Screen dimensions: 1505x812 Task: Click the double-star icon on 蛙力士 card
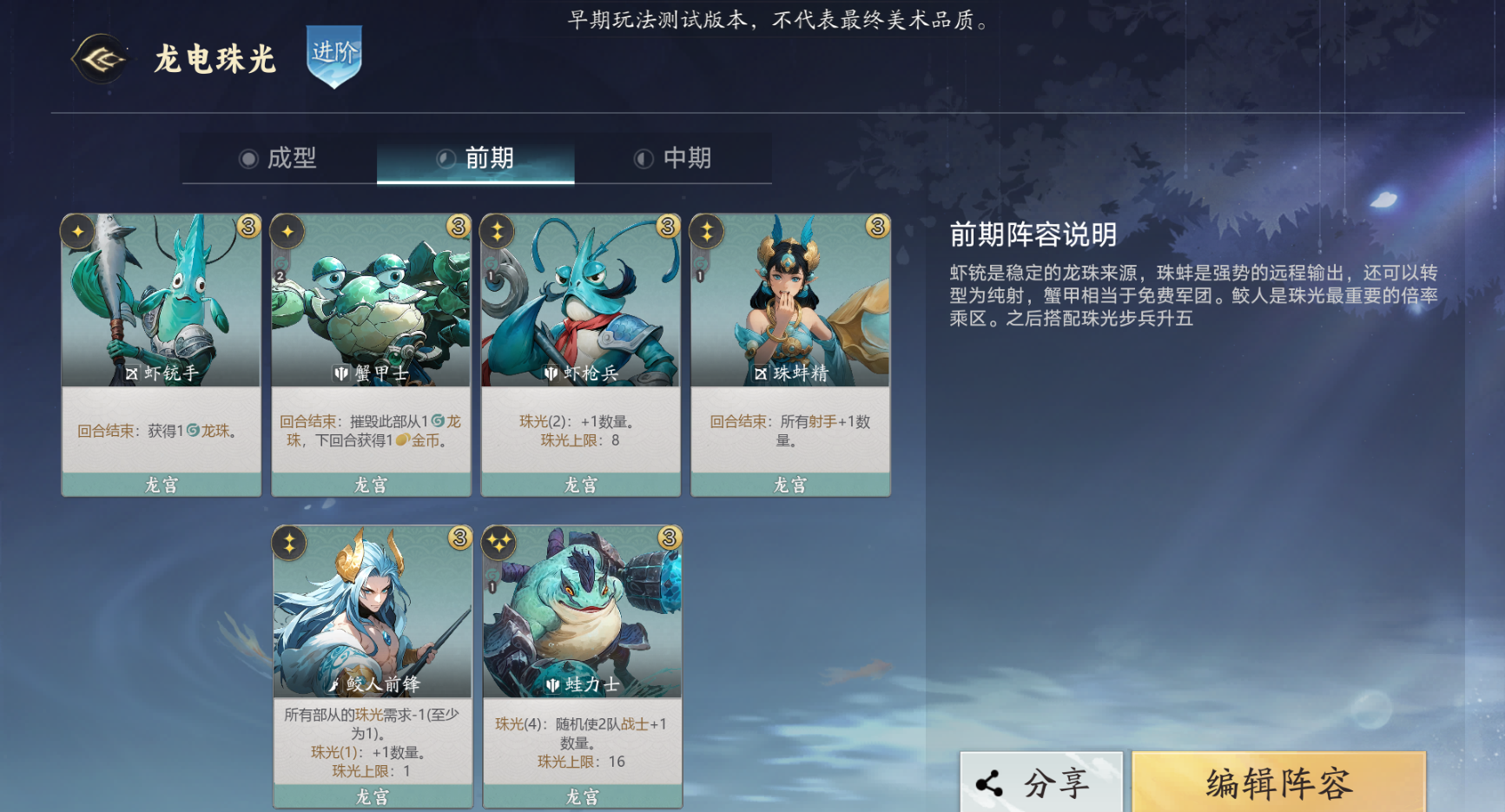coord(498,543)
